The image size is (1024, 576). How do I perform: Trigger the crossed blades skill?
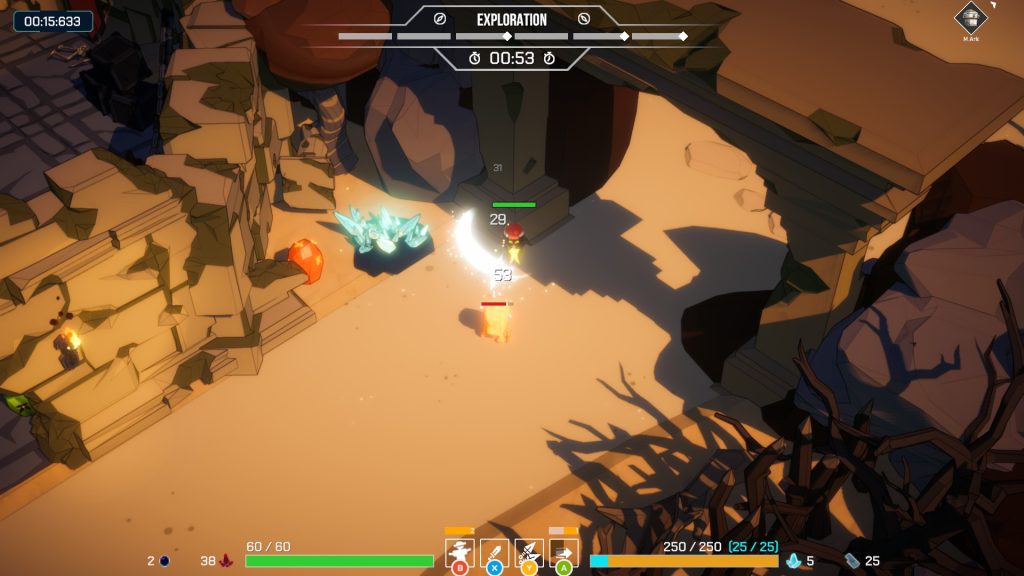click(529, 552)
